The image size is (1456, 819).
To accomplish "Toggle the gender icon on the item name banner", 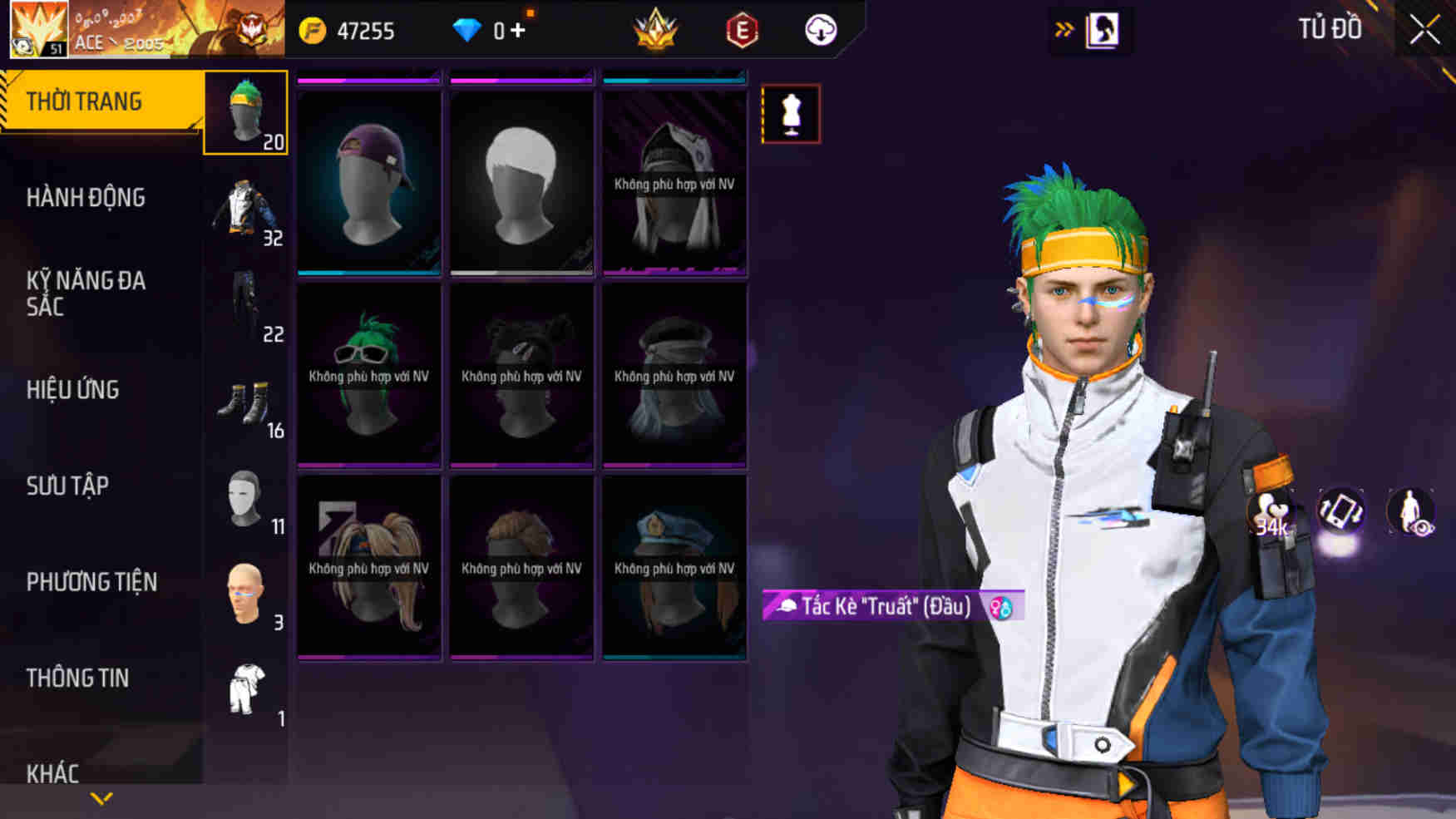I will (999, 608).
